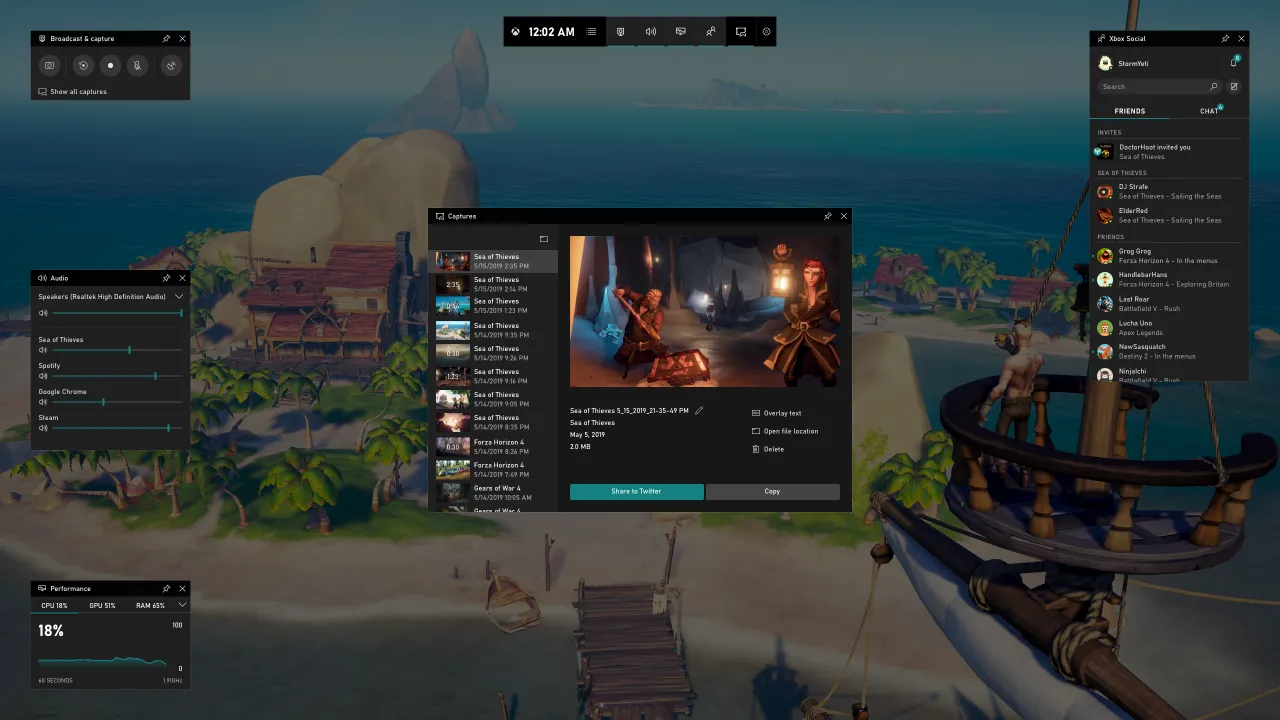
Task: Open the Performance panel options chevron
Action: click(181, 605)
